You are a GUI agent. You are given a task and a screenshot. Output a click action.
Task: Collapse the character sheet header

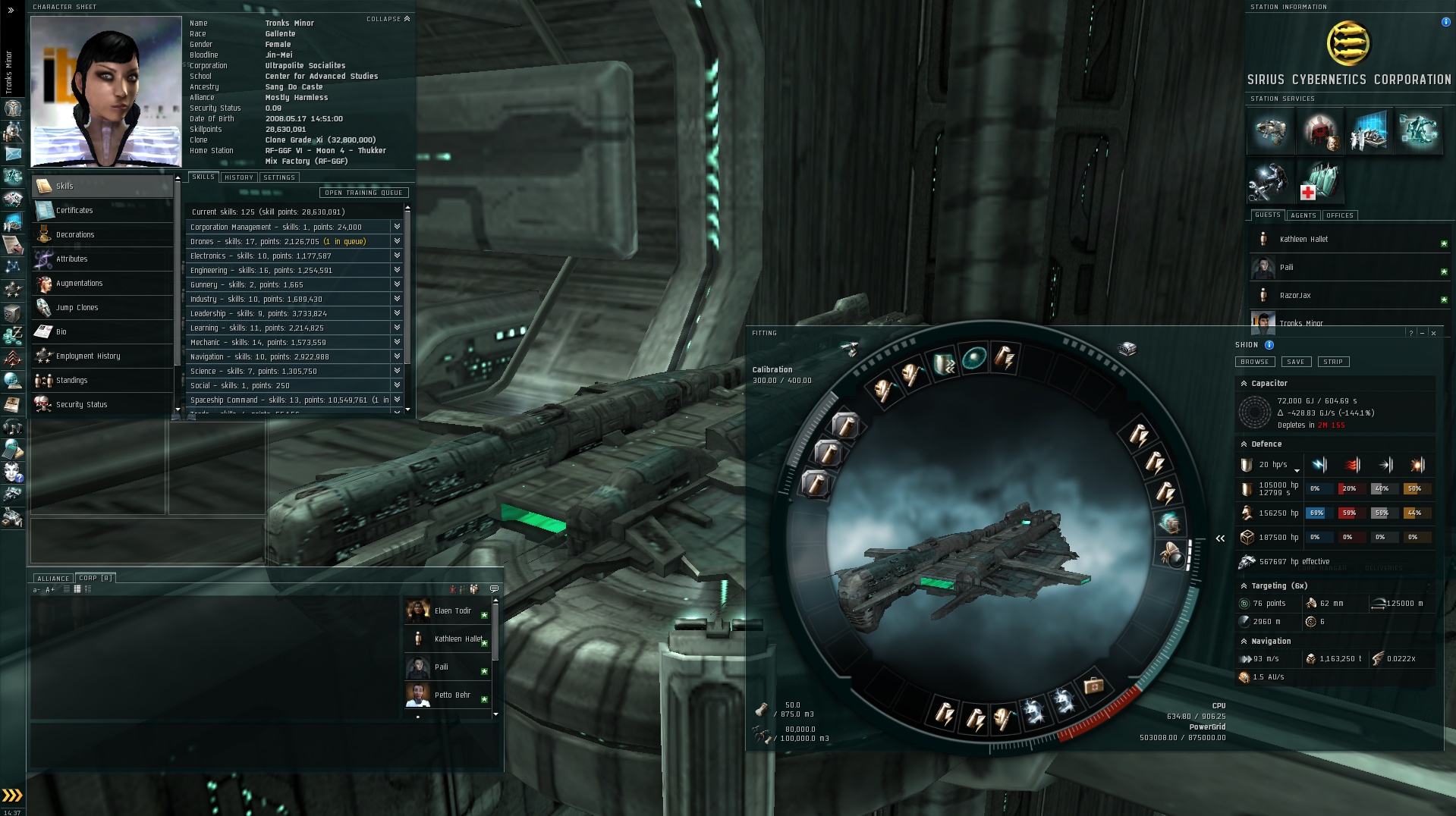coord(388,19)
